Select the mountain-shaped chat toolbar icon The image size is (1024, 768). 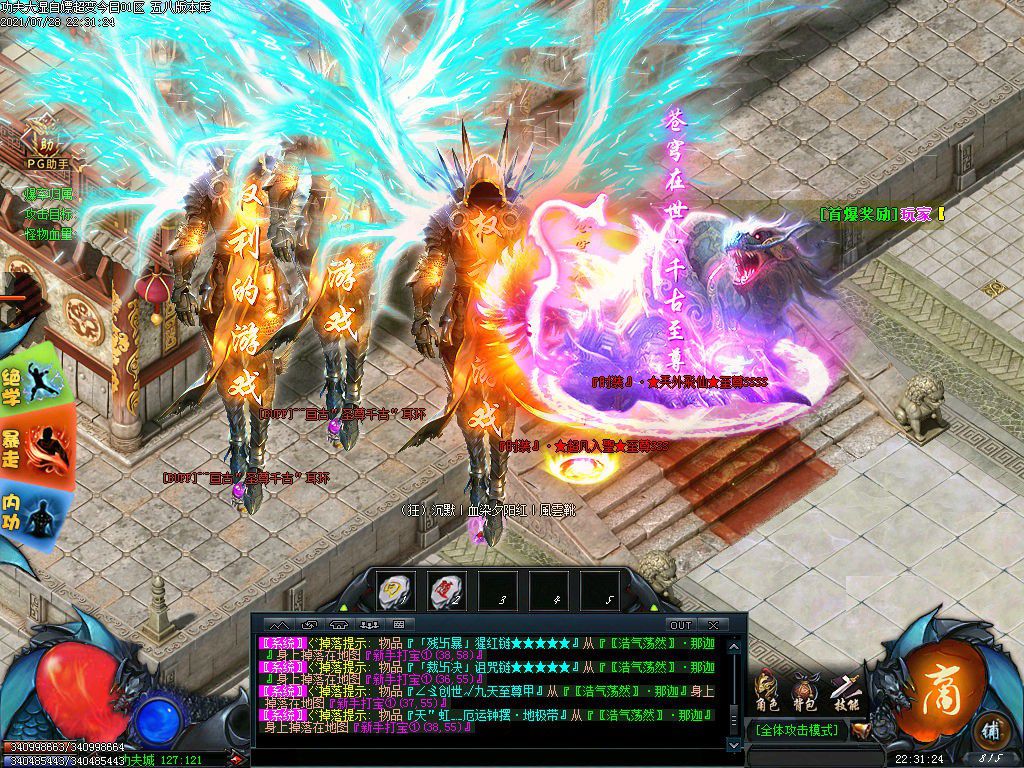coord(281,625)
